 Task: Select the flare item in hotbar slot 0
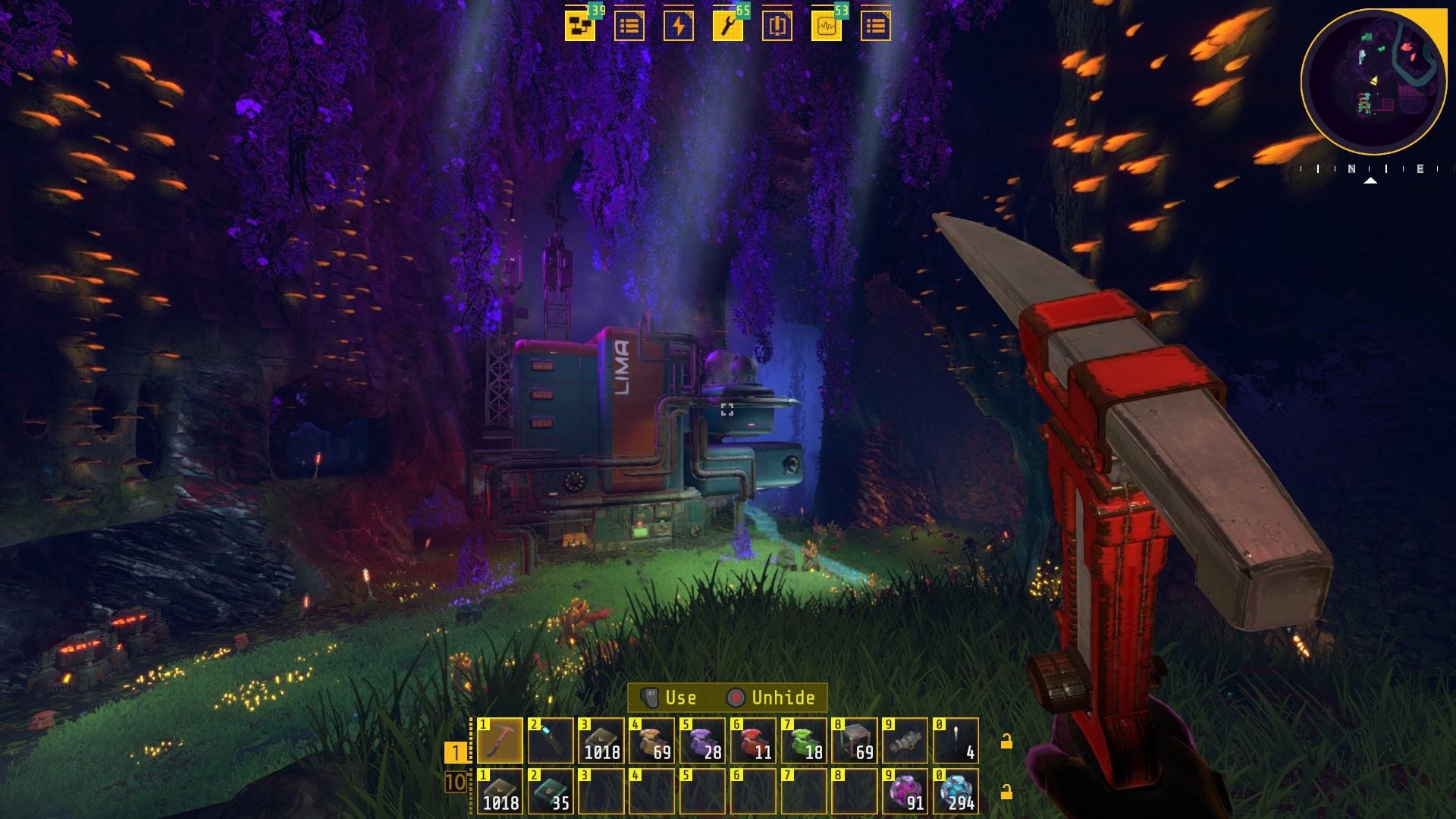click(955, 741)
